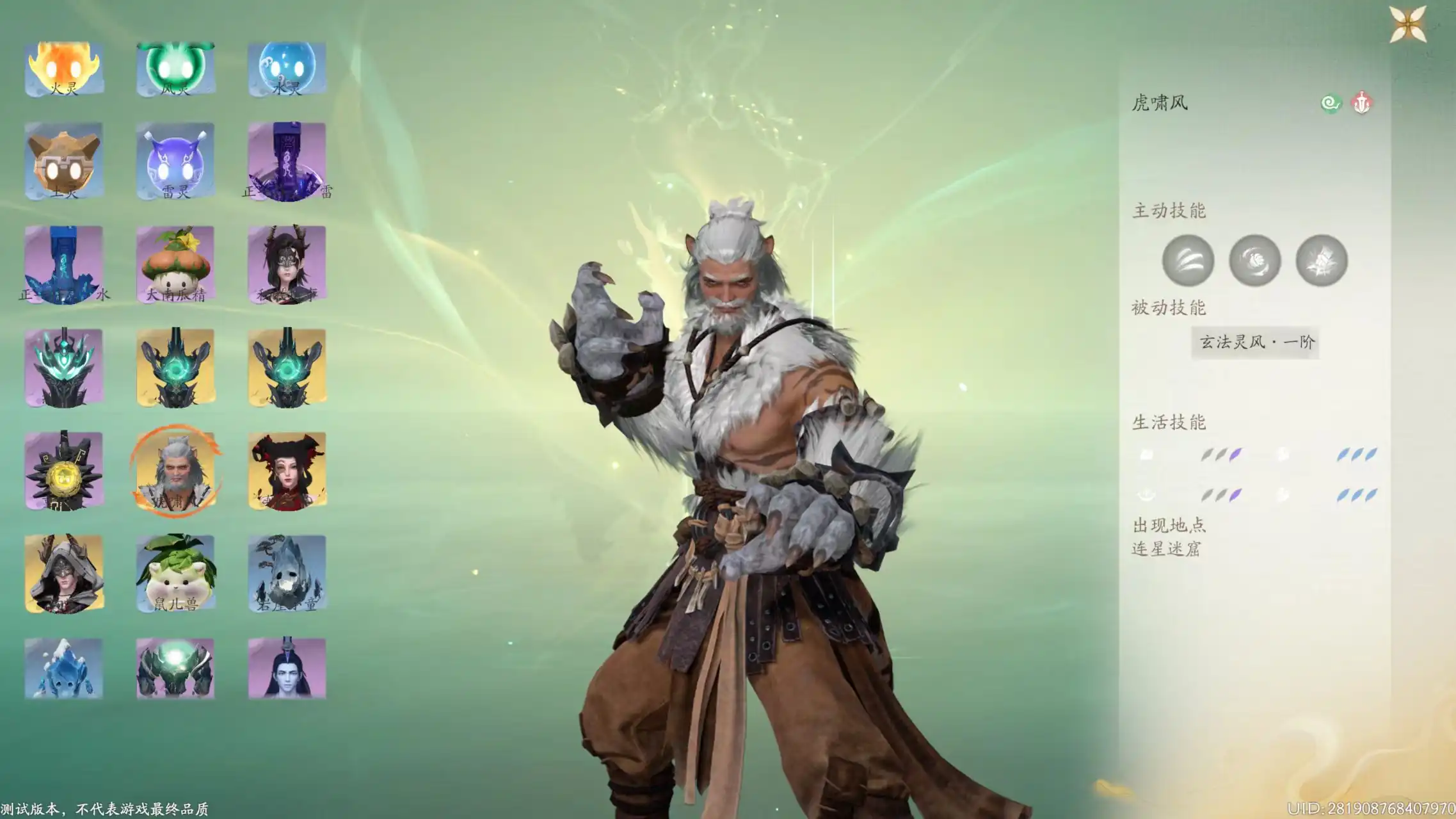Click the green wind element icon
Image resolution: width=1456 pixels, height=819 pixels.
coord(1331,103)
